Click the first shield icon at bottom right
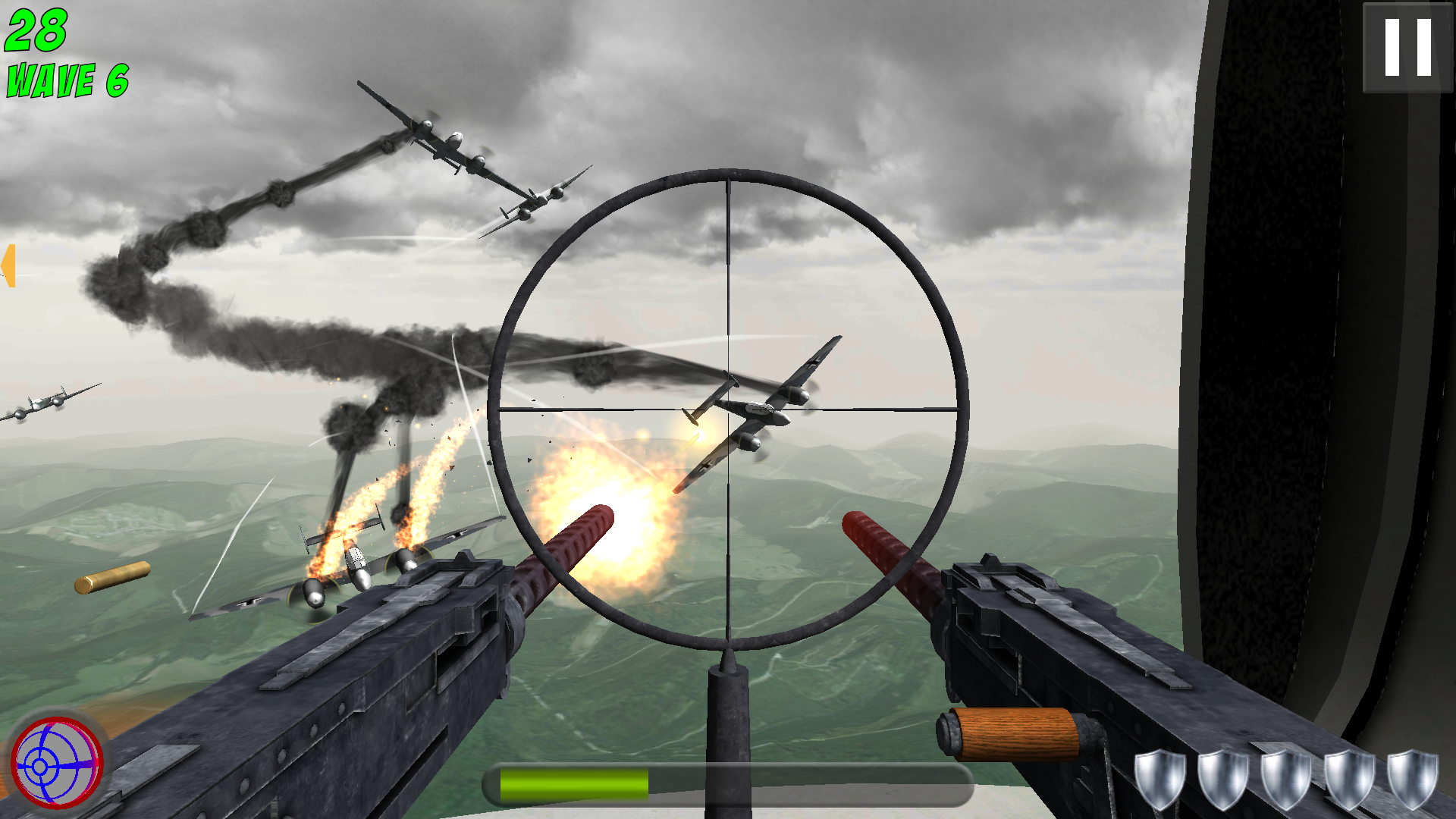The image size is (1456, 819). [x=1159, y=778]
